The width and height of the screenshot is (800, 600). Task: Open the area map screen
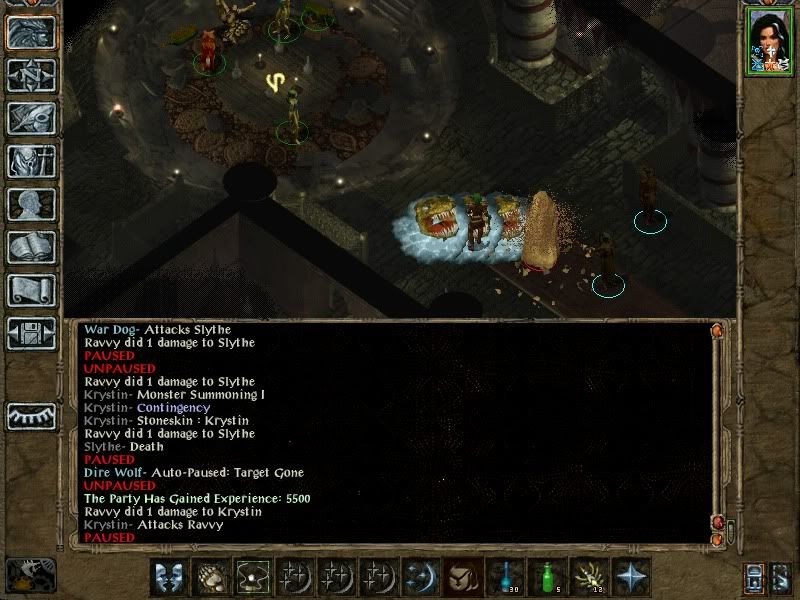(31, 75)
